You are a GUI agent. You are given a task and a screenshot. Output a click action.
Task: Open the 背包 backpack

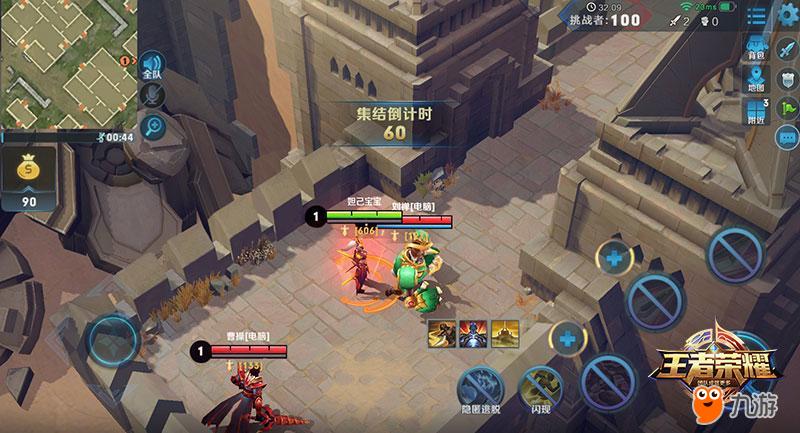pos(756,50)
